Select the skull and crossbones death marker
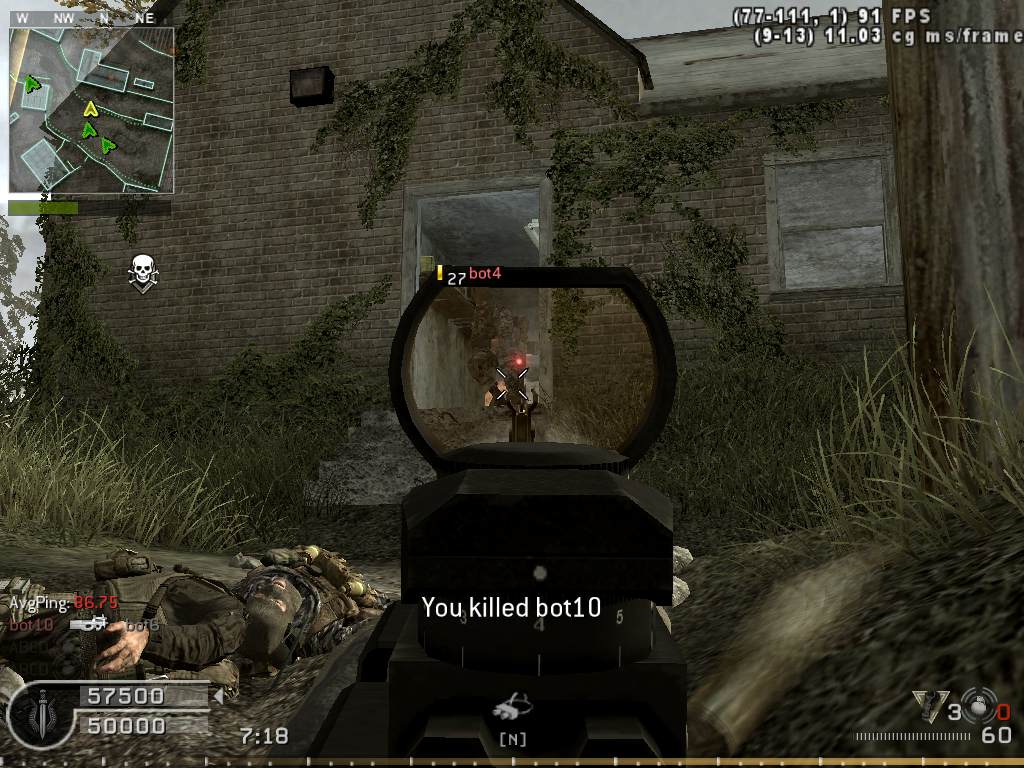 [143, 272]
